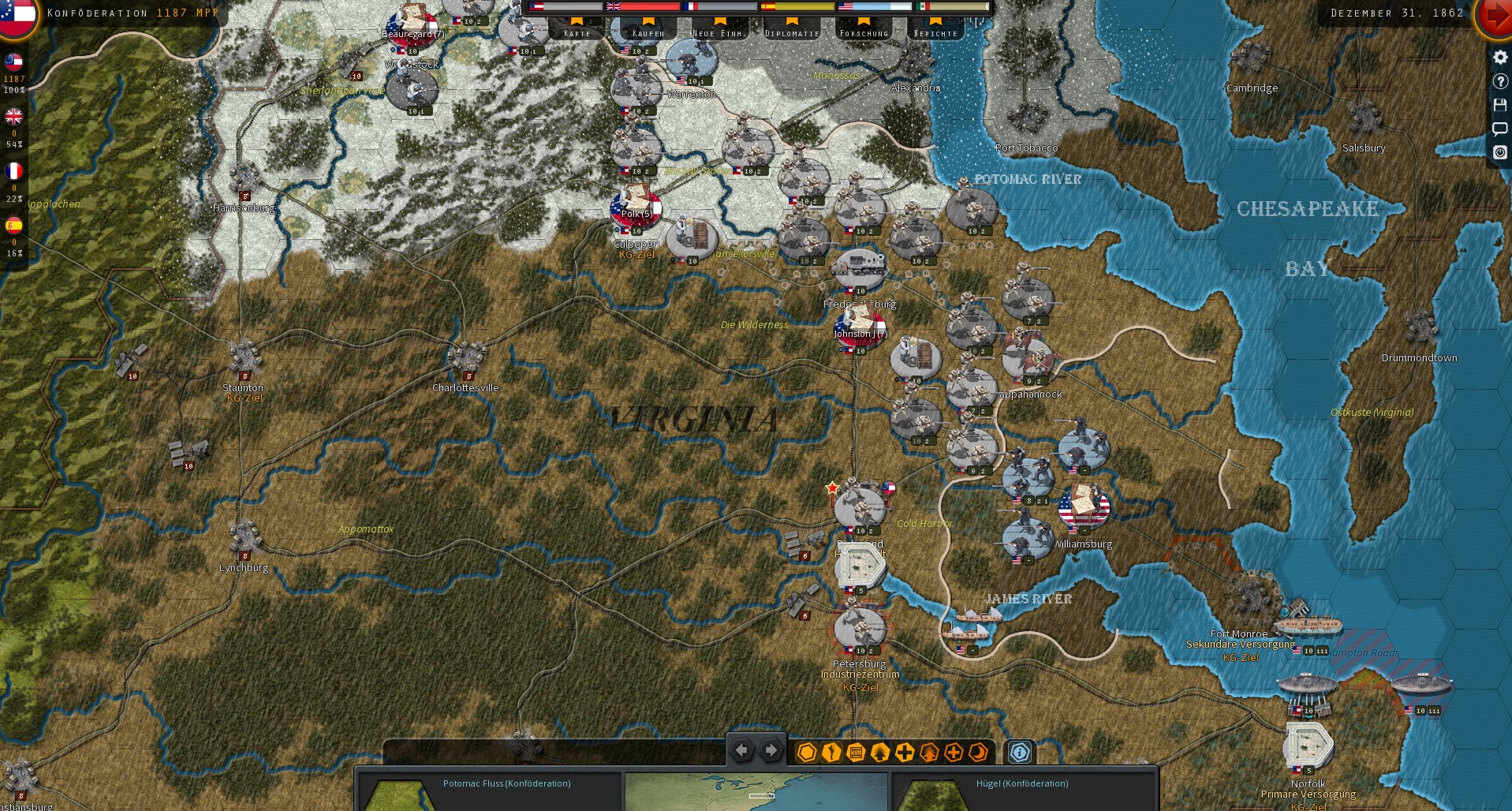Open the Forschung screen

pos(864,32)
